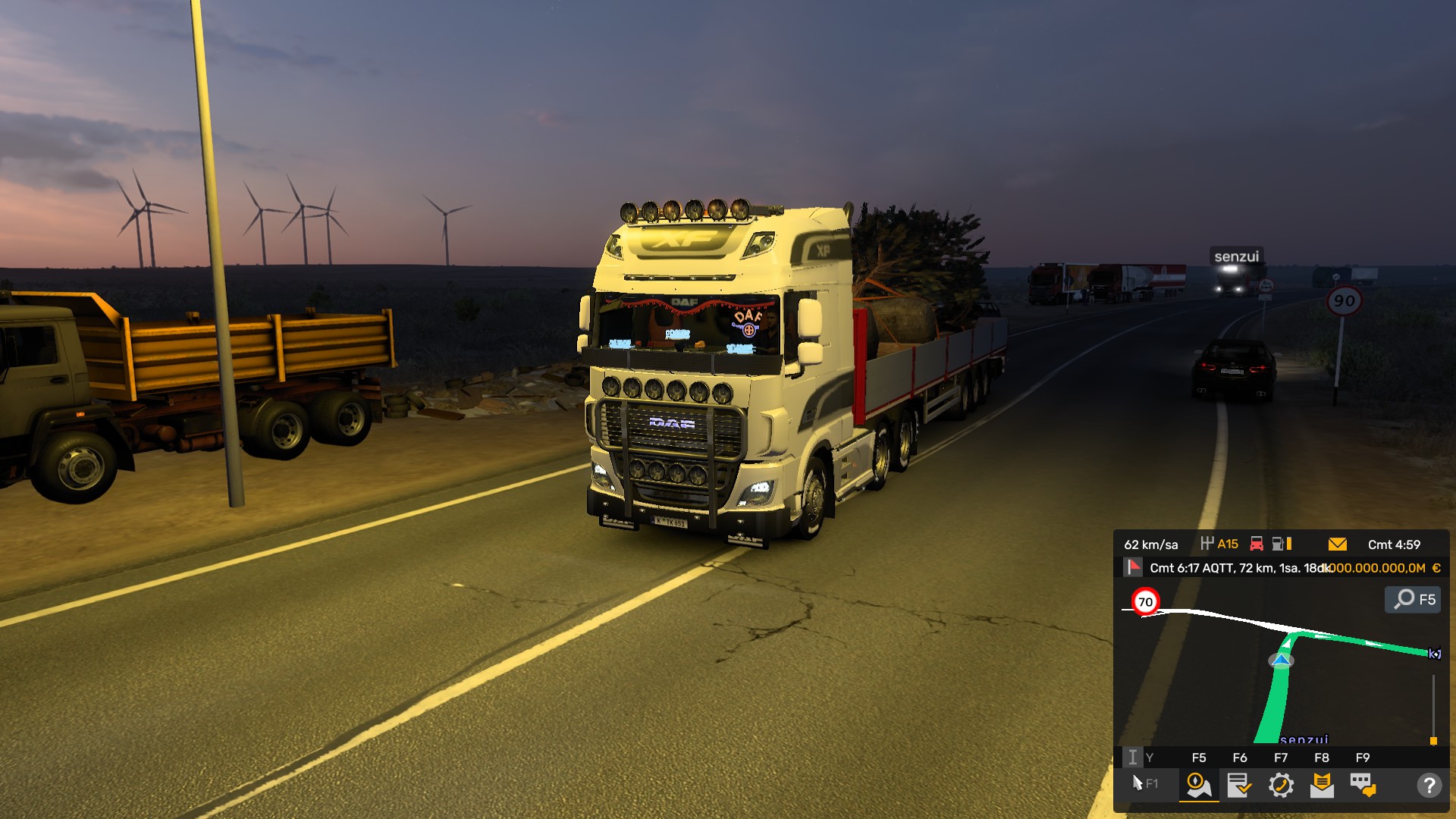Open the roadside assistance gear-phone tab
The height and width of the screenshot is (819, 1456).
tap(1281, 785)
